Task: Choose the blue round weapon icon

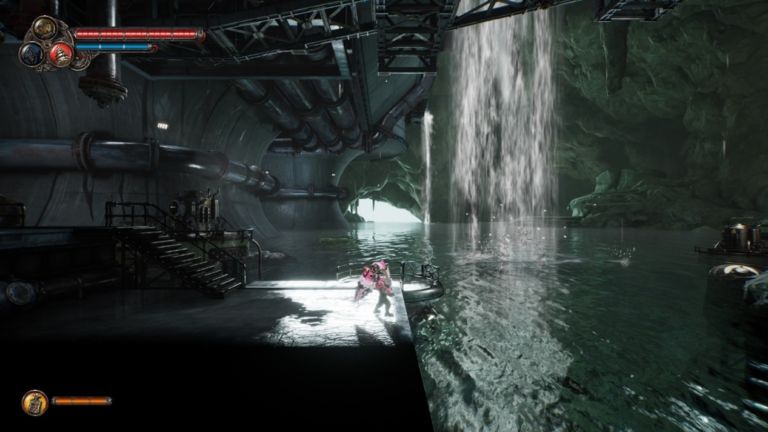Action: 31,53
